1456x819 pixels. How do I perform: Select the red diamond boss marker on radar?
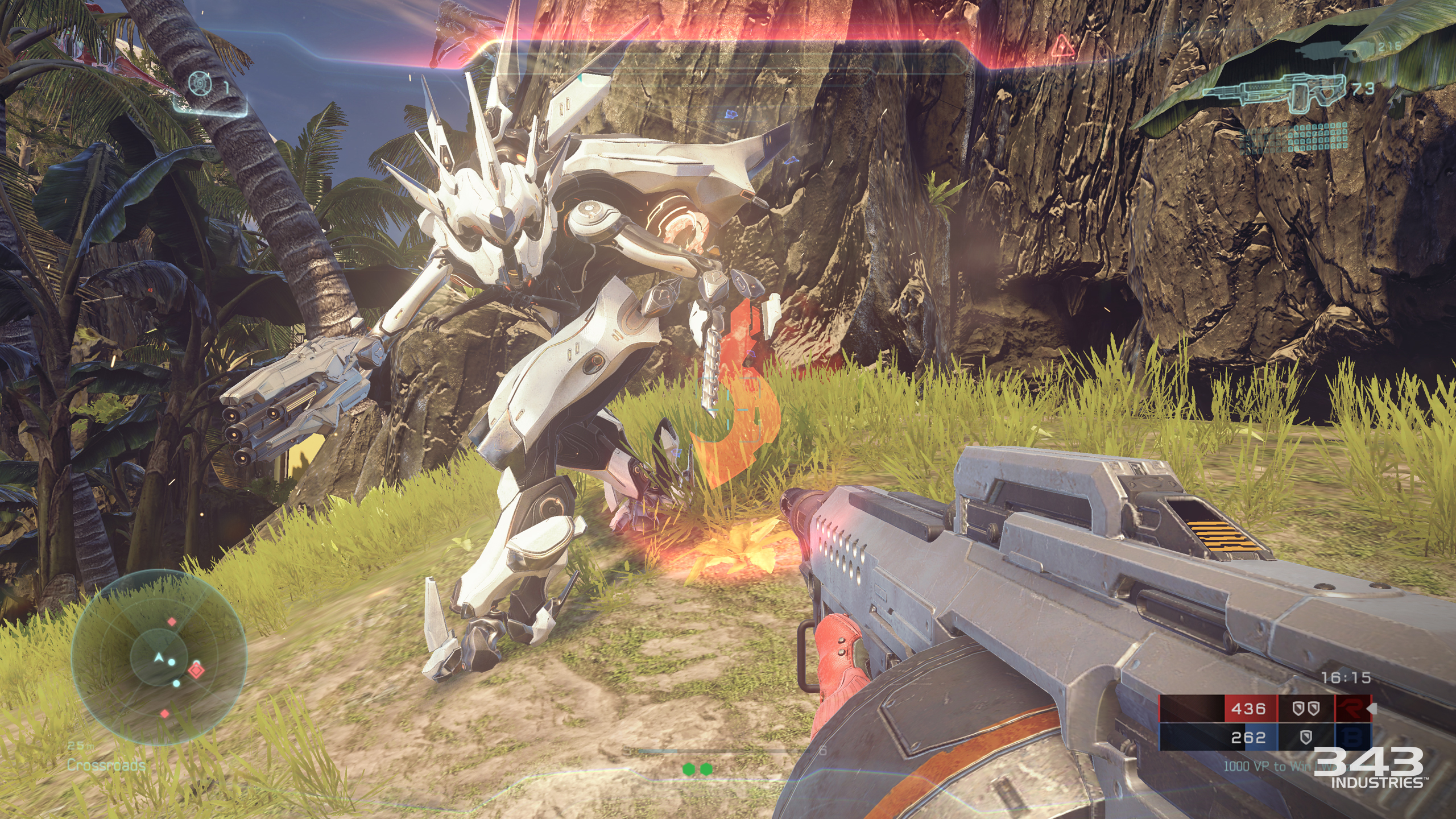[196, 669]
